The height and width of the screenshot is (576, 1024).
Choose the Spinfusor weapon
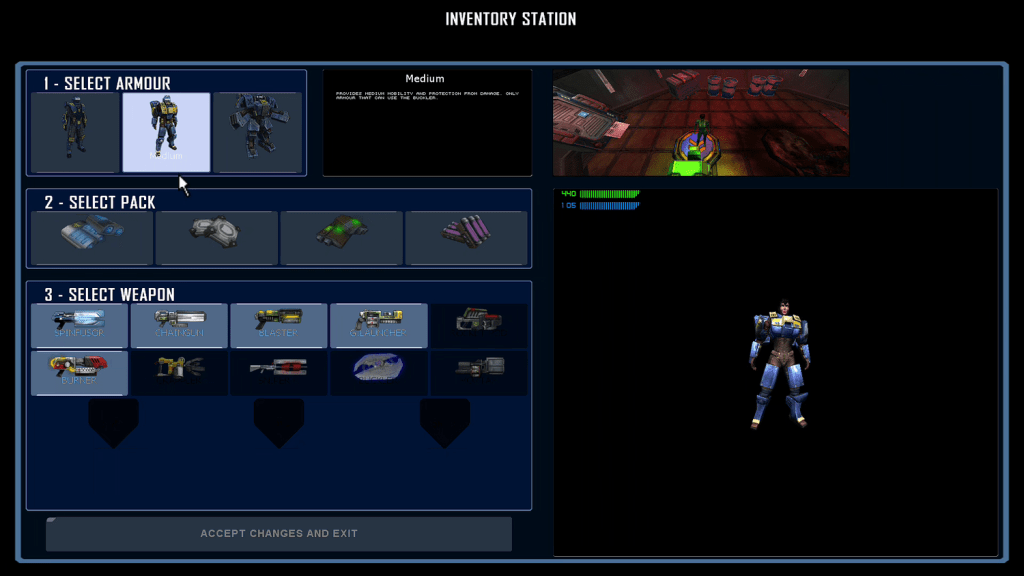(80, 325)
